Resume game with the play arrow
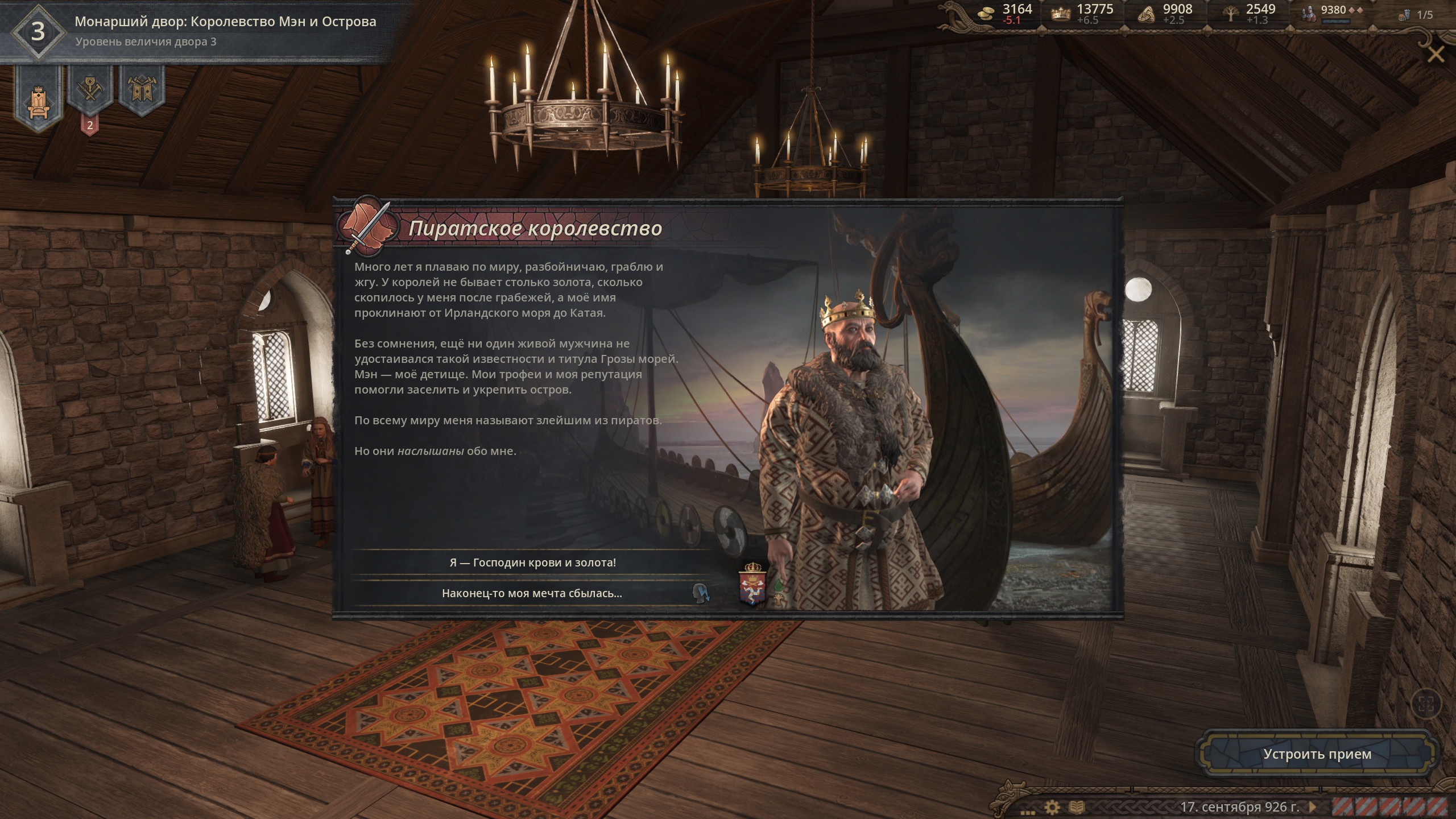This screenshot has width=1456, height=819. (x=1313, y=806)
